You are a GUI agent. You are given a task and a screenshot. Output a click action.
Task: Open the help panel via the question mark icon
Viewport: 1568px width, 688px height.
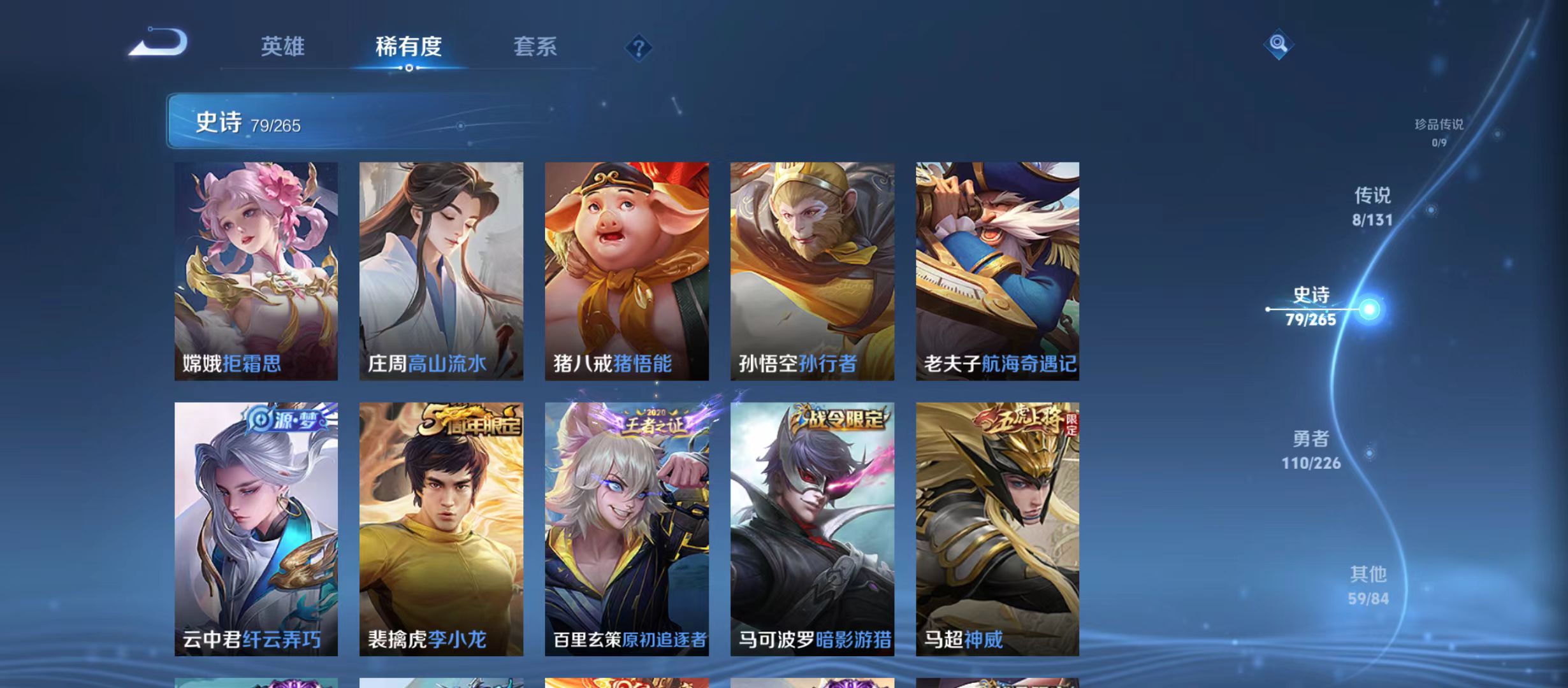pyautogui.click(x=639, y=48)
